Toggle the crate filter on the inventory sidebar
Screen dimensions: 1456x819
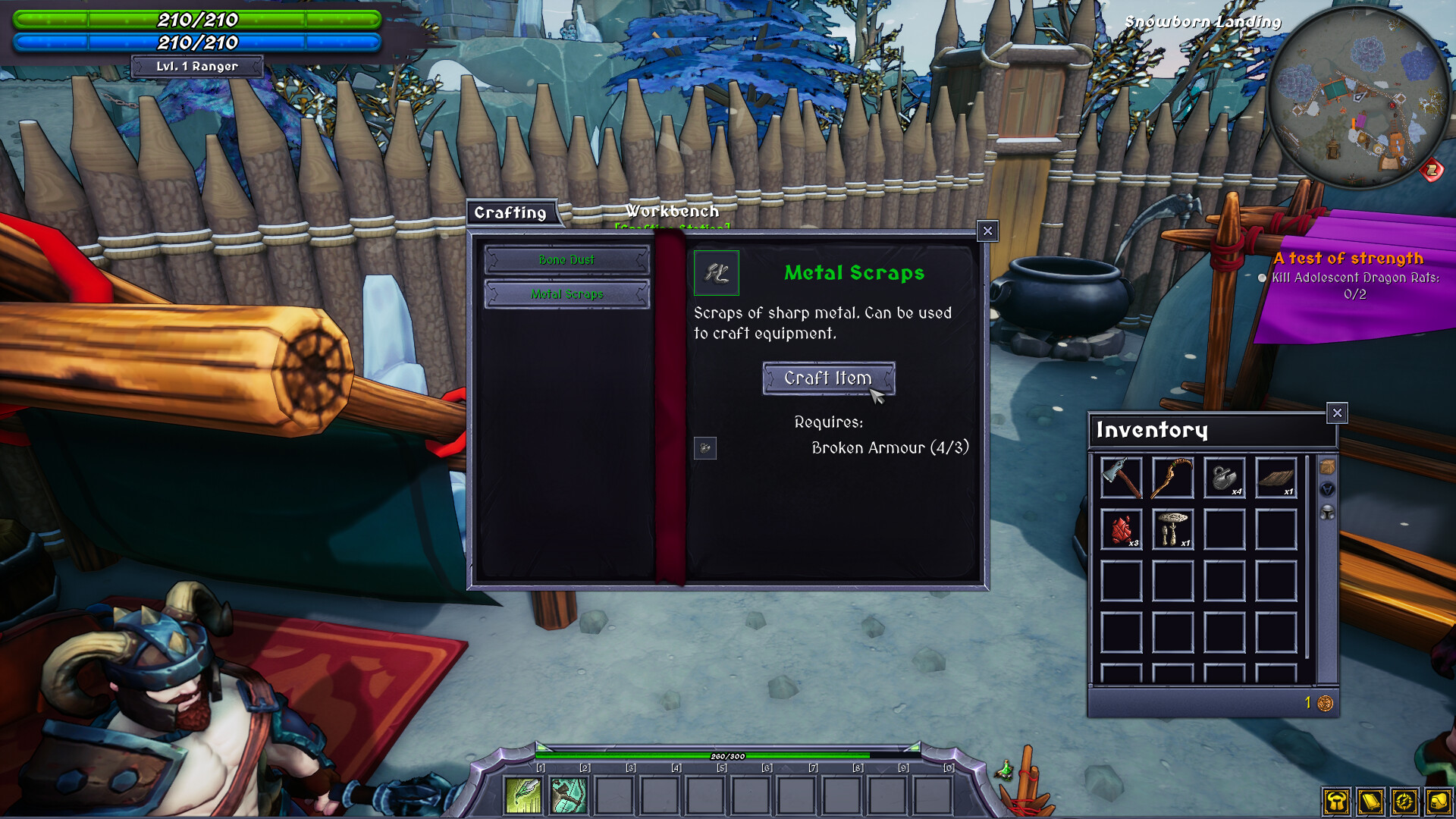click(1327, 467)
